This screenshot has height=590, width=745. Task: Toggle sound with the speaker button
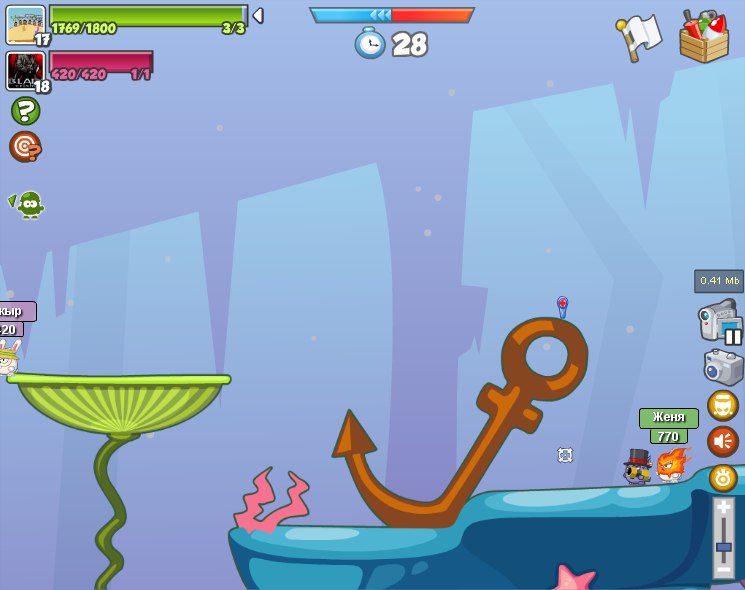(x=723, y=441)
